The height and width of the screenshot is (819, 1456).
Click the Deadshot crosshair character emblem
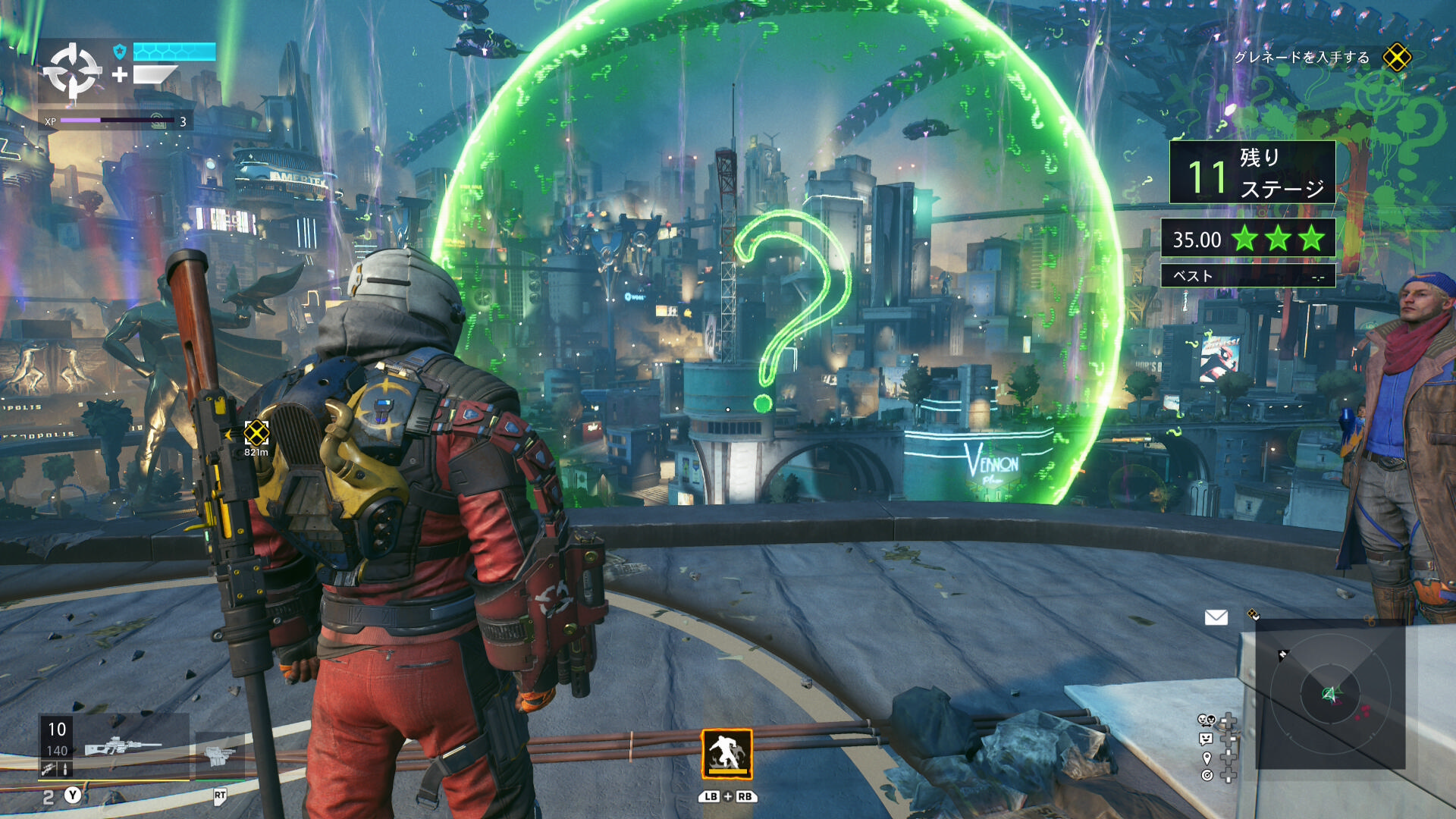[x=72, y=72]
